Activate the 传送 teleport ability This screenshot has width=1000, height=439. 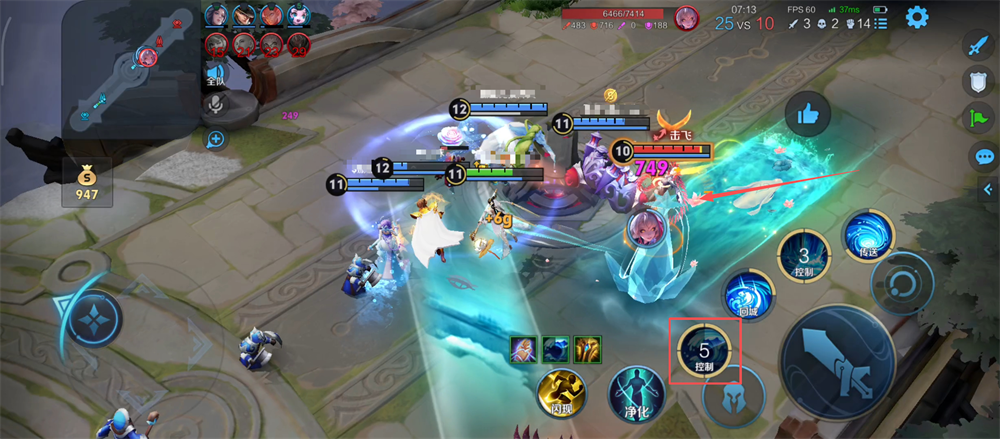pos(867,237)
